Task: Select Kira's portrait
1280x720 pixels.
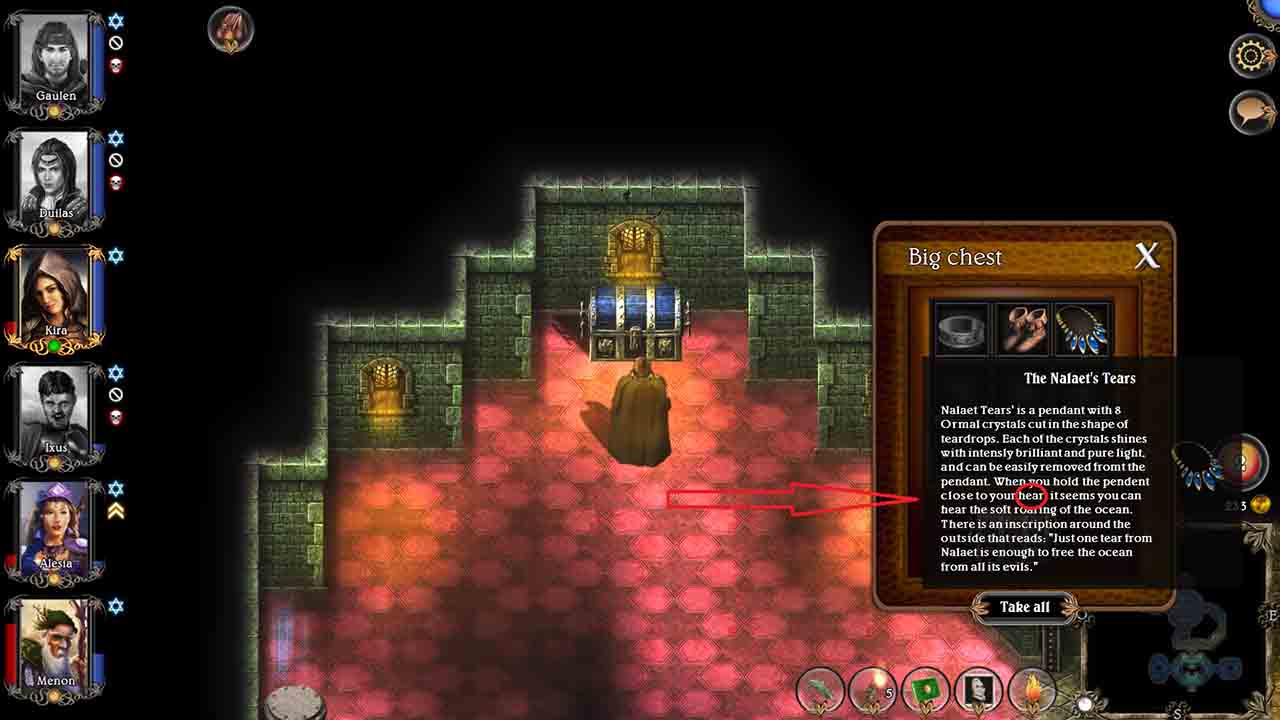Action: [x=56, y=293]
